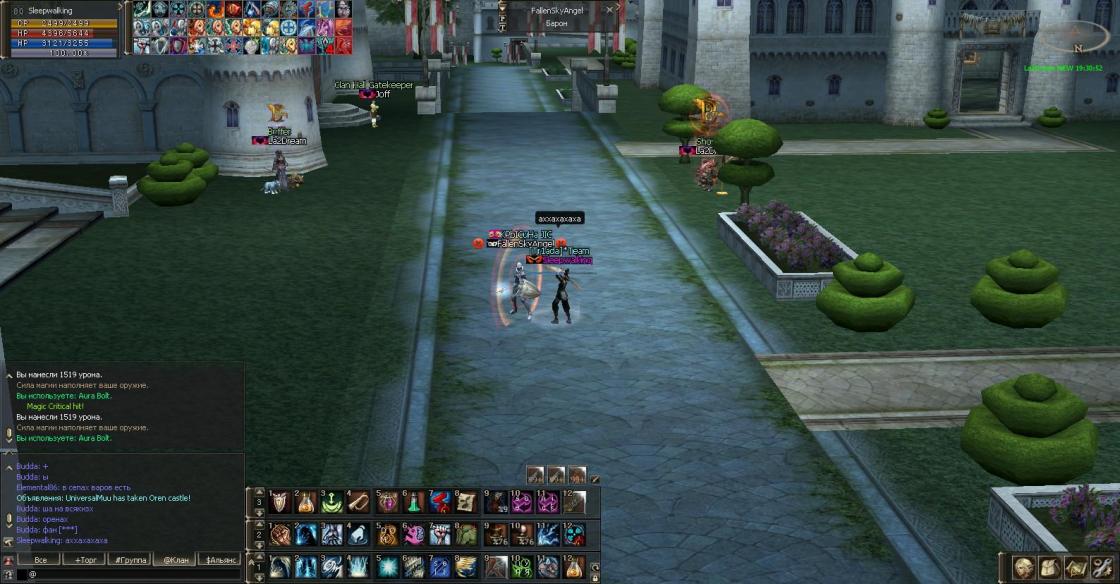Click the chat message input field
The width and height of the screenshot is (1120, 584).
coord(130,575)
